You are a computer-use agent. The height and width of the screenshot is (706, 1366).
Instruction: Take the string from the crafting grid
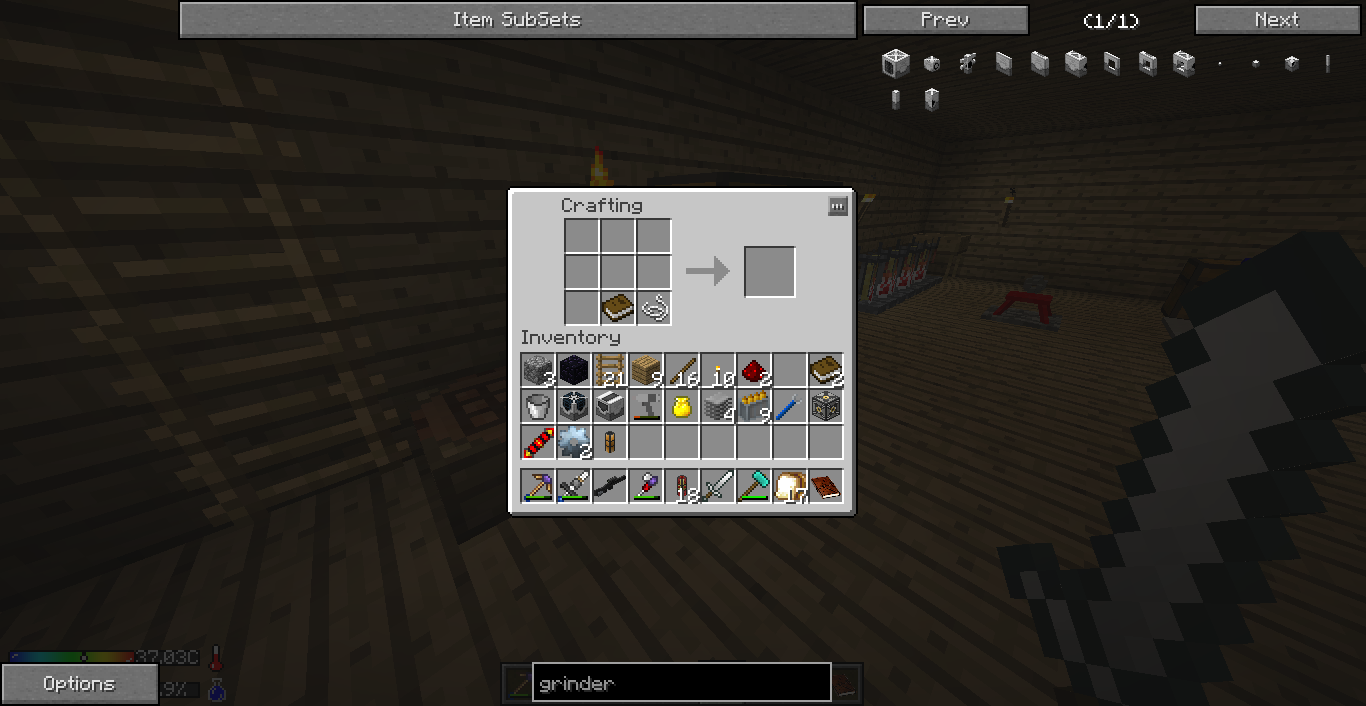pos(654,307)
